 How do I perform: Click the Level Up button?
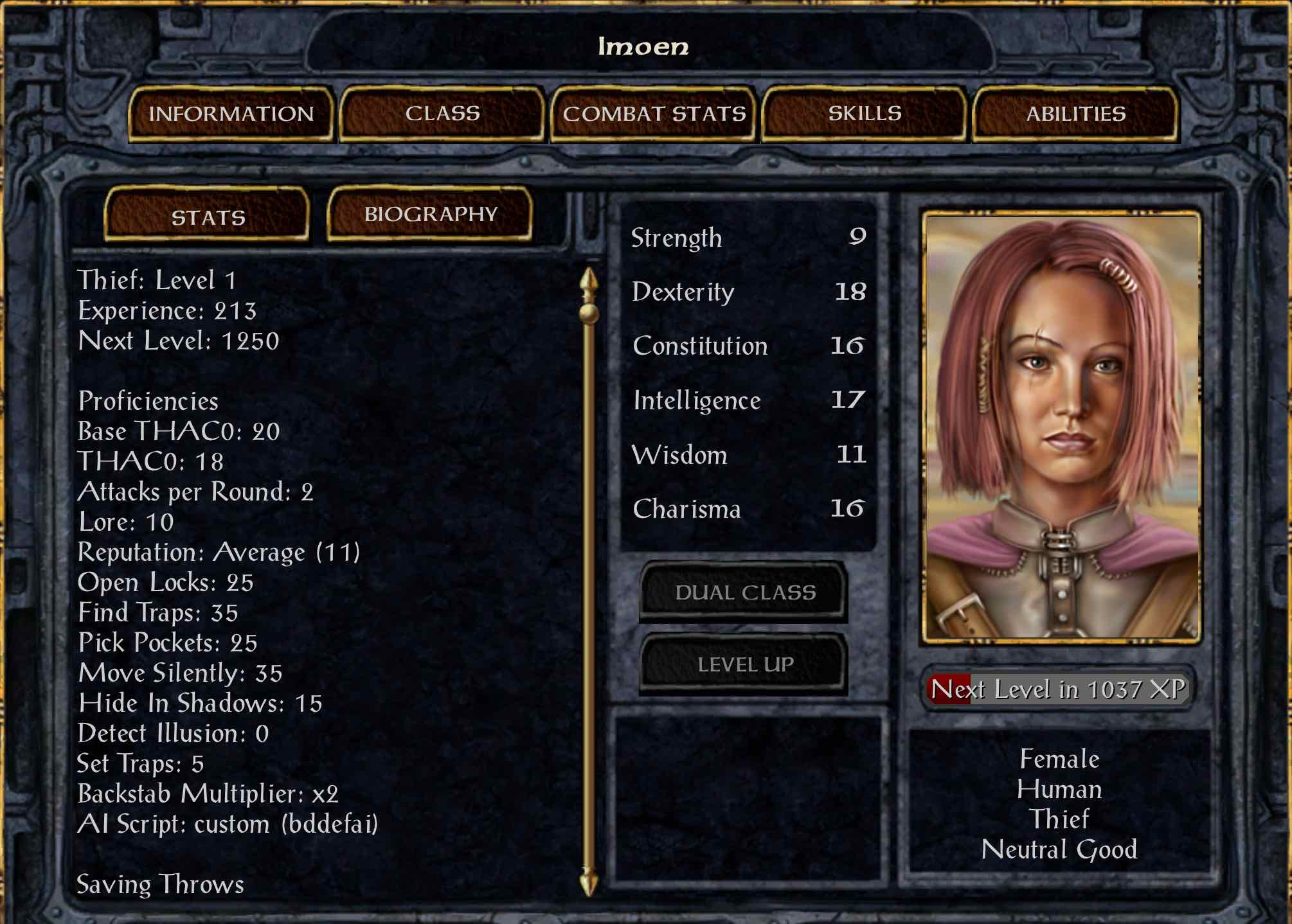(x=744, y=664)
